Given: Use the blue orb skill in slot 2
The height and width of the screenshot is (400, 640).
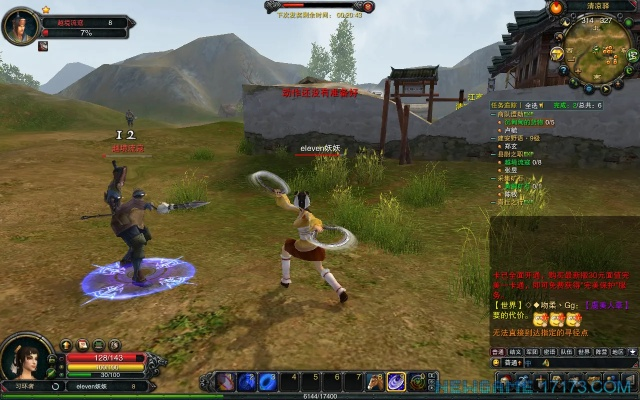Looking at the screenshot, I should coord(247,381).
